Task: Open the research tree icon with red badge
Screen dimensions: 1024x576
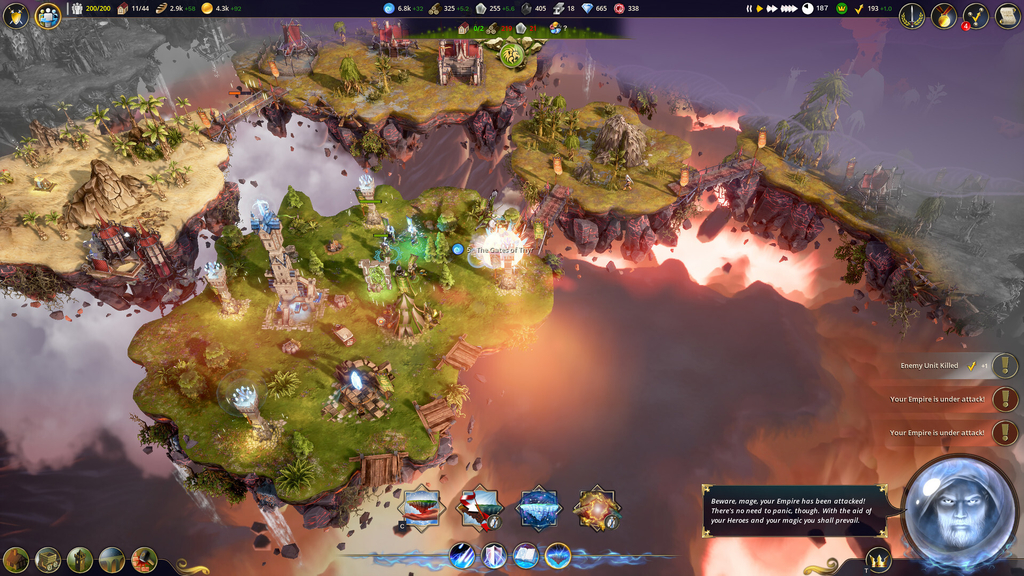Action: point(975,15)
